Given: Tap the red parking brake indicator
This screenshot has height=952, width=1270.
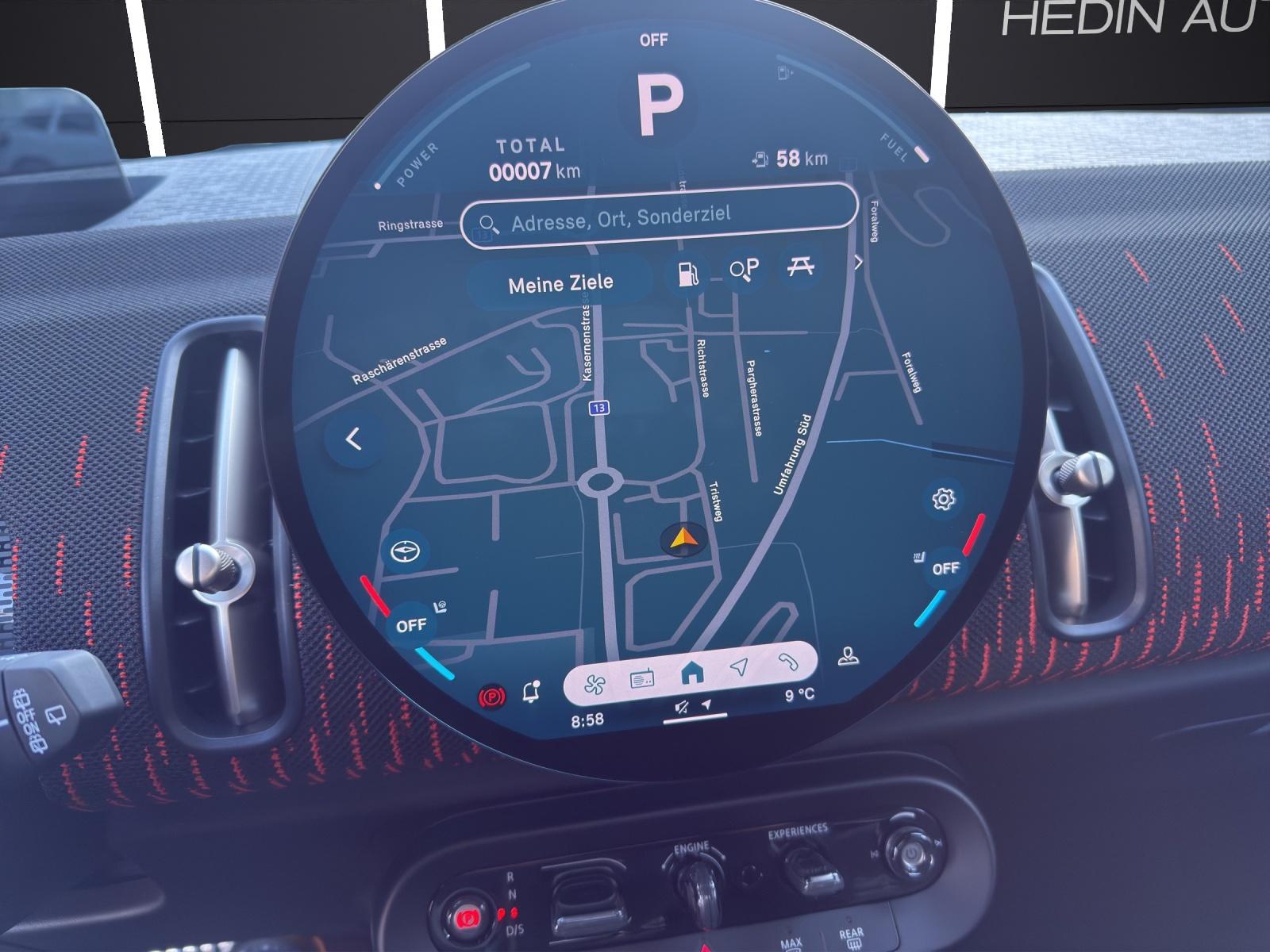Looking at the screenshot, I should 491,697.
